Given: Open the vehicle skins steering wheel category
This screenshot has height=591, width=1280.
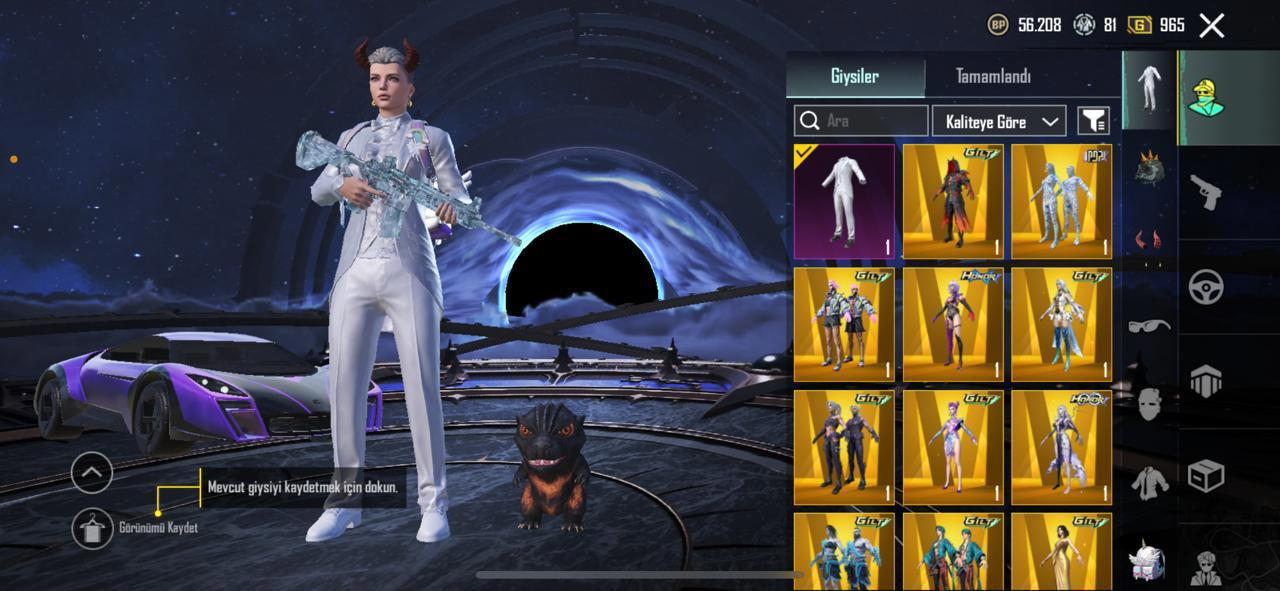Looking at the screenshot, I should (1207, 287).
